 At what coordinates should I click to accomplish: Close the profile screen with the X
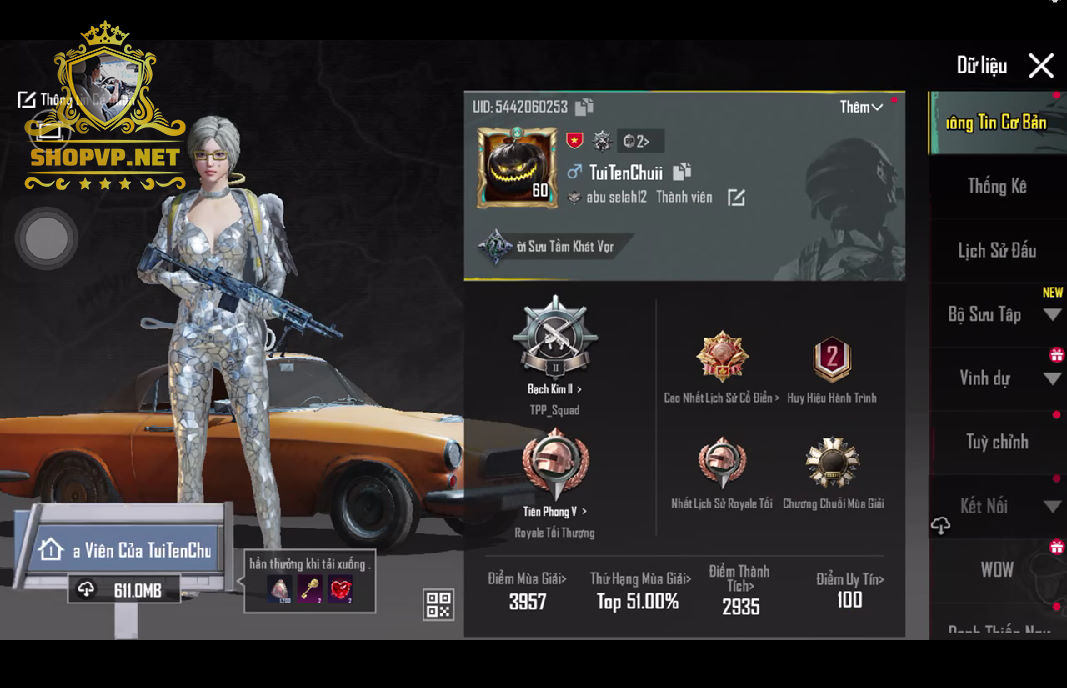[x=1041, y=66]
